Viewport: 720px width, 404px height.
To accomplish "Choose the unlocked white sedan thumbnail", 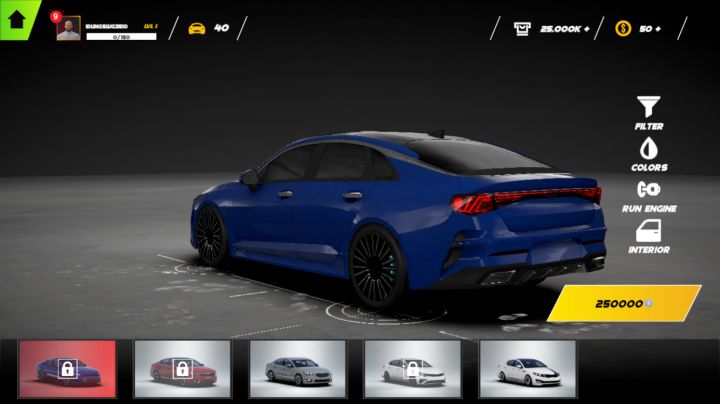I will pos(527,369).
